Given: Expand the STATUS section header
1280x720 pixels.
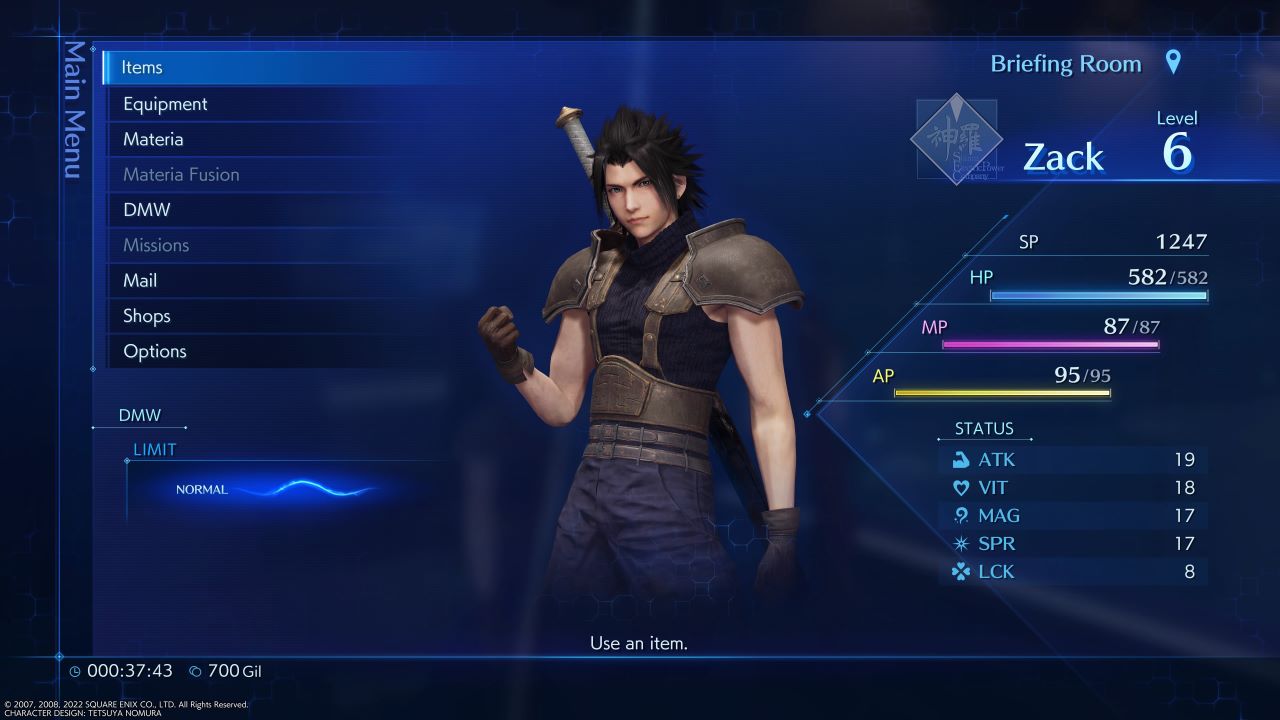Looking at the screenshot, I should click(x=985, y=428).
